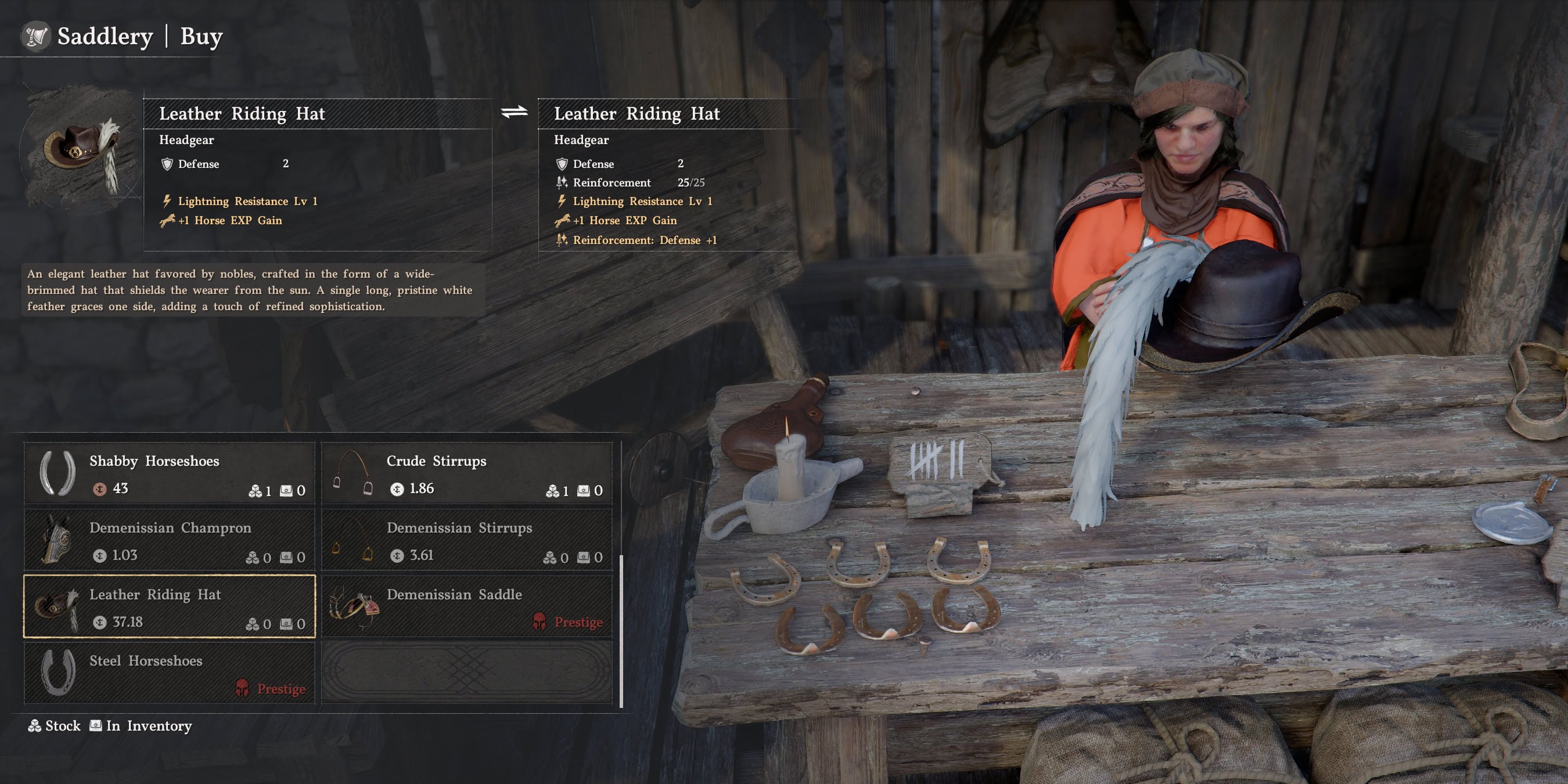The width and height of the screenshot is (1568, 784).
Task: Pick the Demenissian Stirrups listing
Action: 466,540
